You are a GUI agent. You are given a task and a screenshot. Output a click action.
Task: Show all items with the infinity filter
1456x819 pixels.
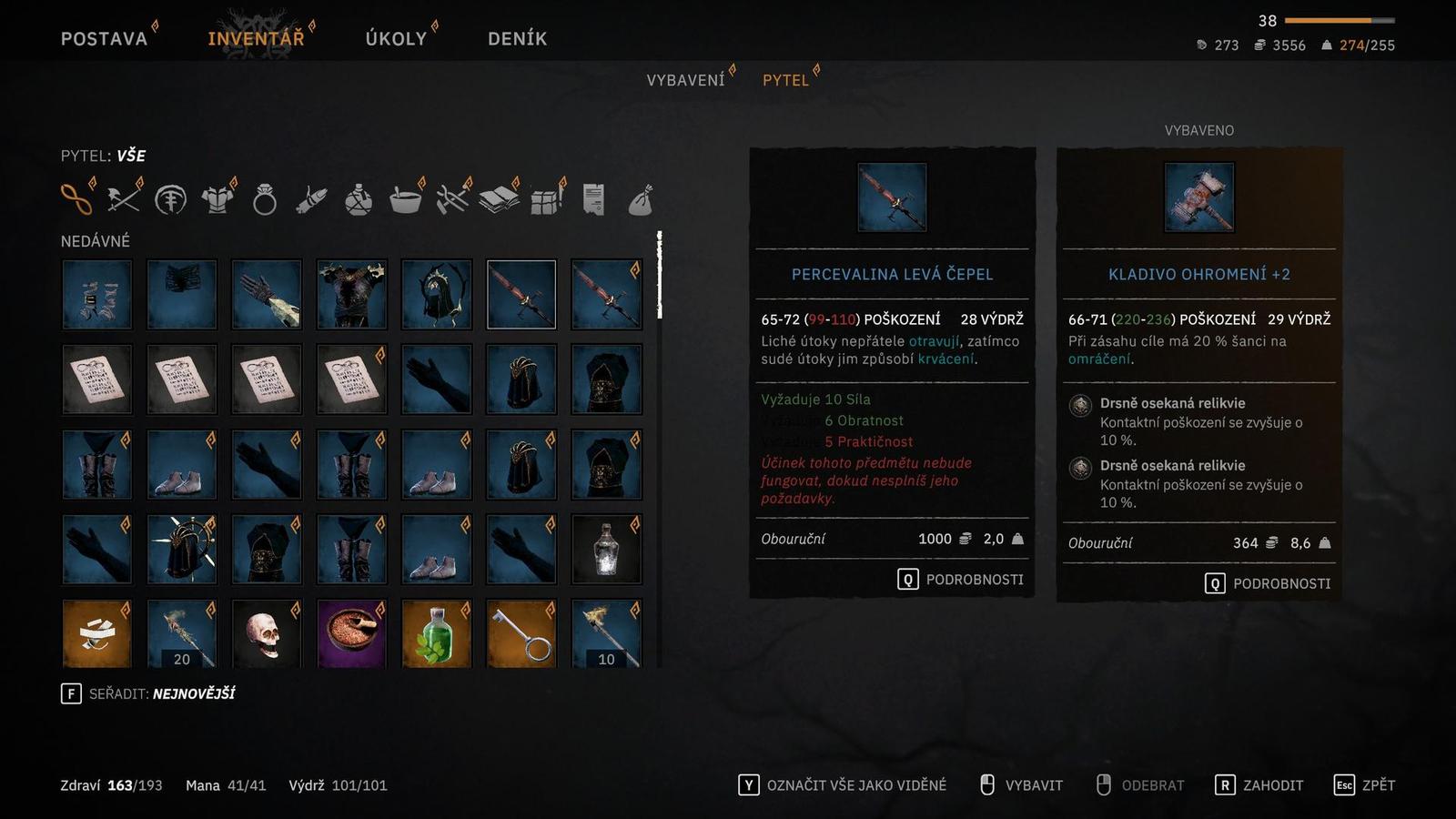click(76, 198)
